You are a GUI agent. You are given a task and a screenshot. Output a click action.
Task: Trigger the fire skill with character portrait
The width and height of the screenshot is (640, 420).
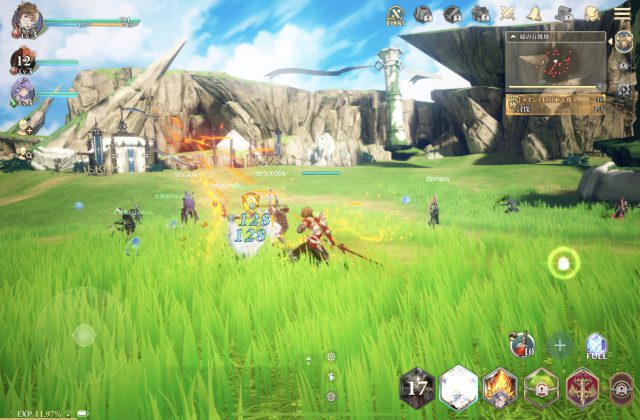(500, 387)
